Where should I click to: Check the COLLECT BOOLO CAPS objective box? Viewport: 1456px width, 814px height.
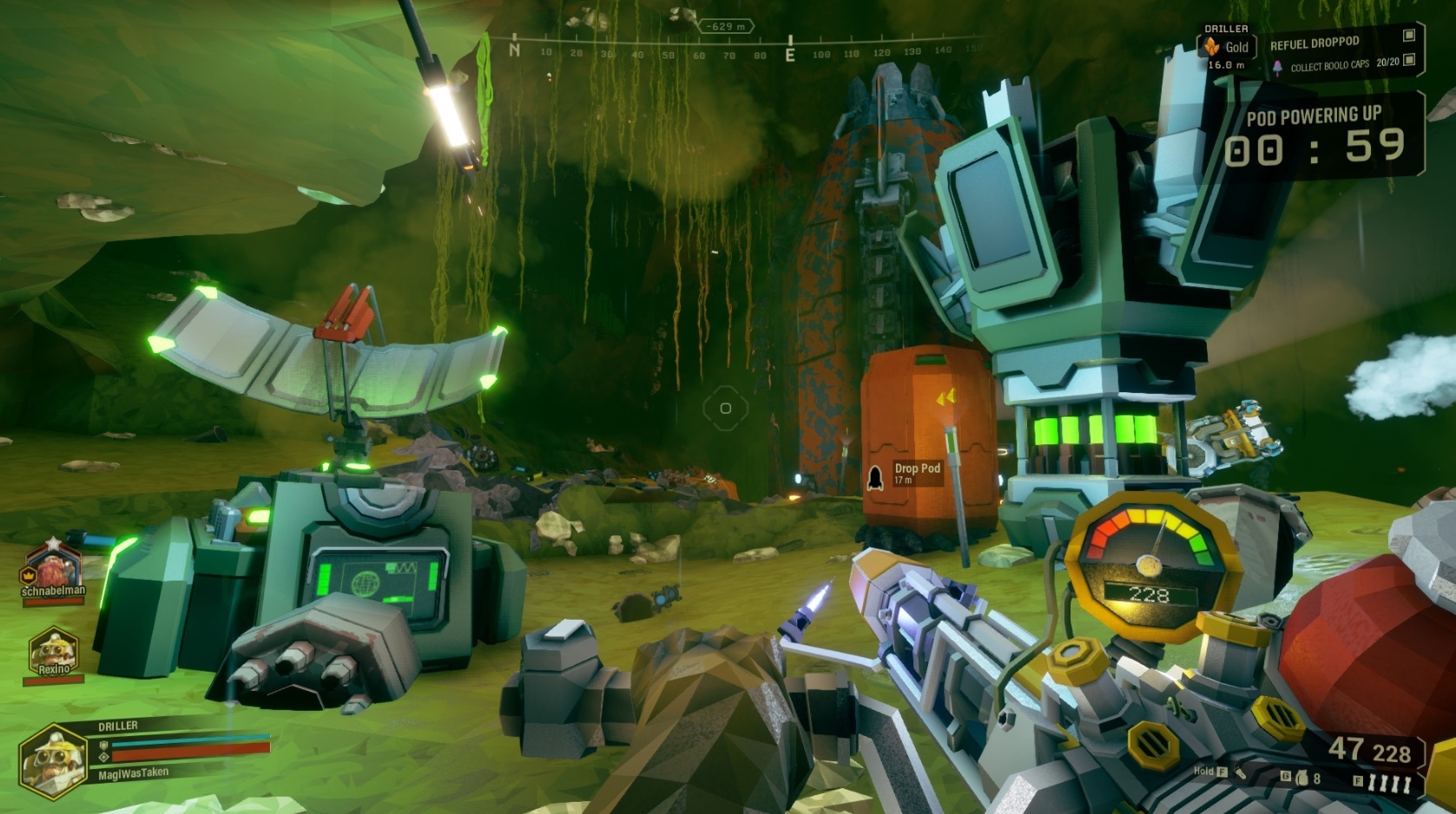click(x=1410, y=60)
